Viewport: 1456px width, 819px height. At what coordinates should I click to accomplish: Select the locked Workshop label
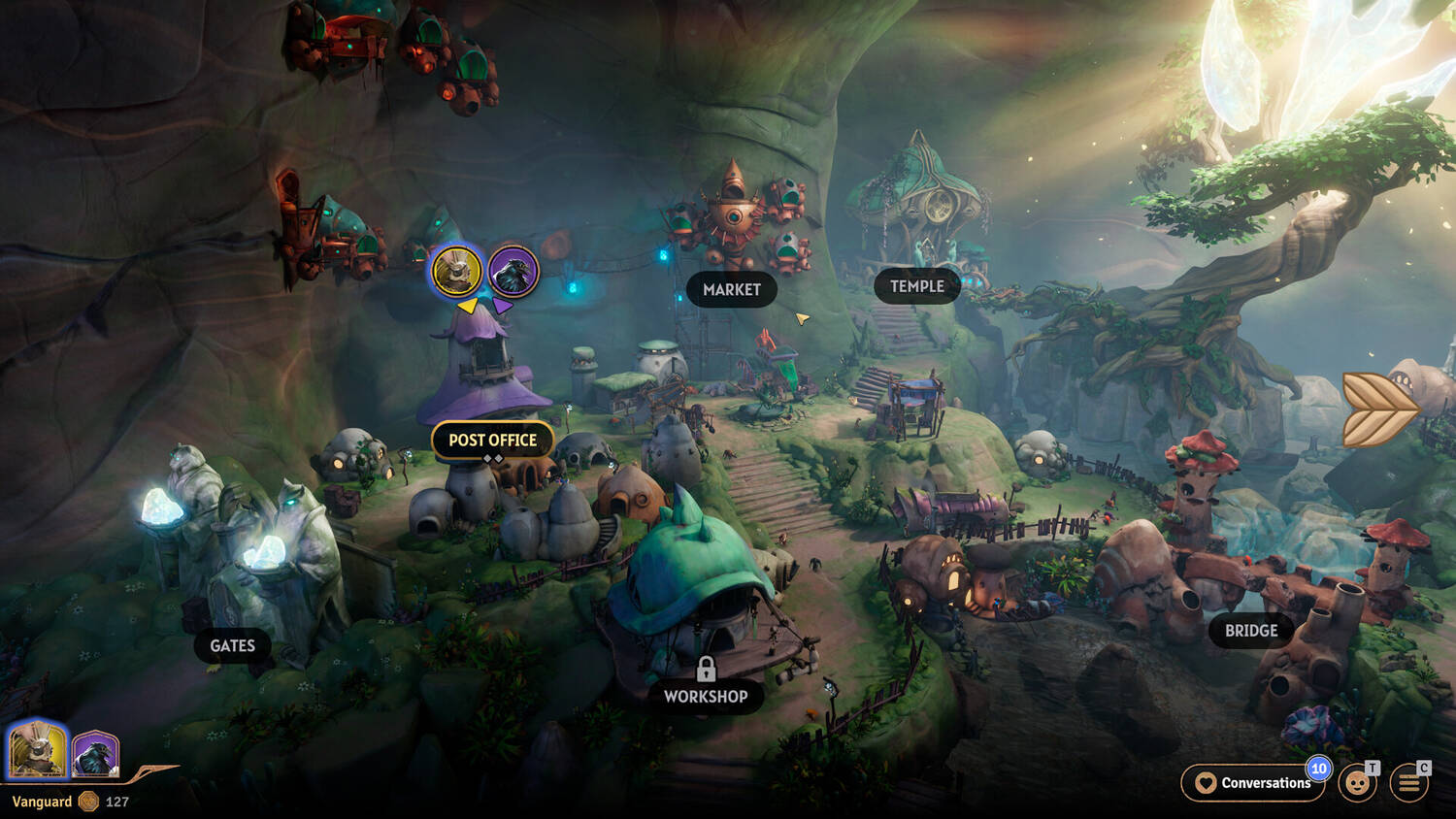pos(706,696)
